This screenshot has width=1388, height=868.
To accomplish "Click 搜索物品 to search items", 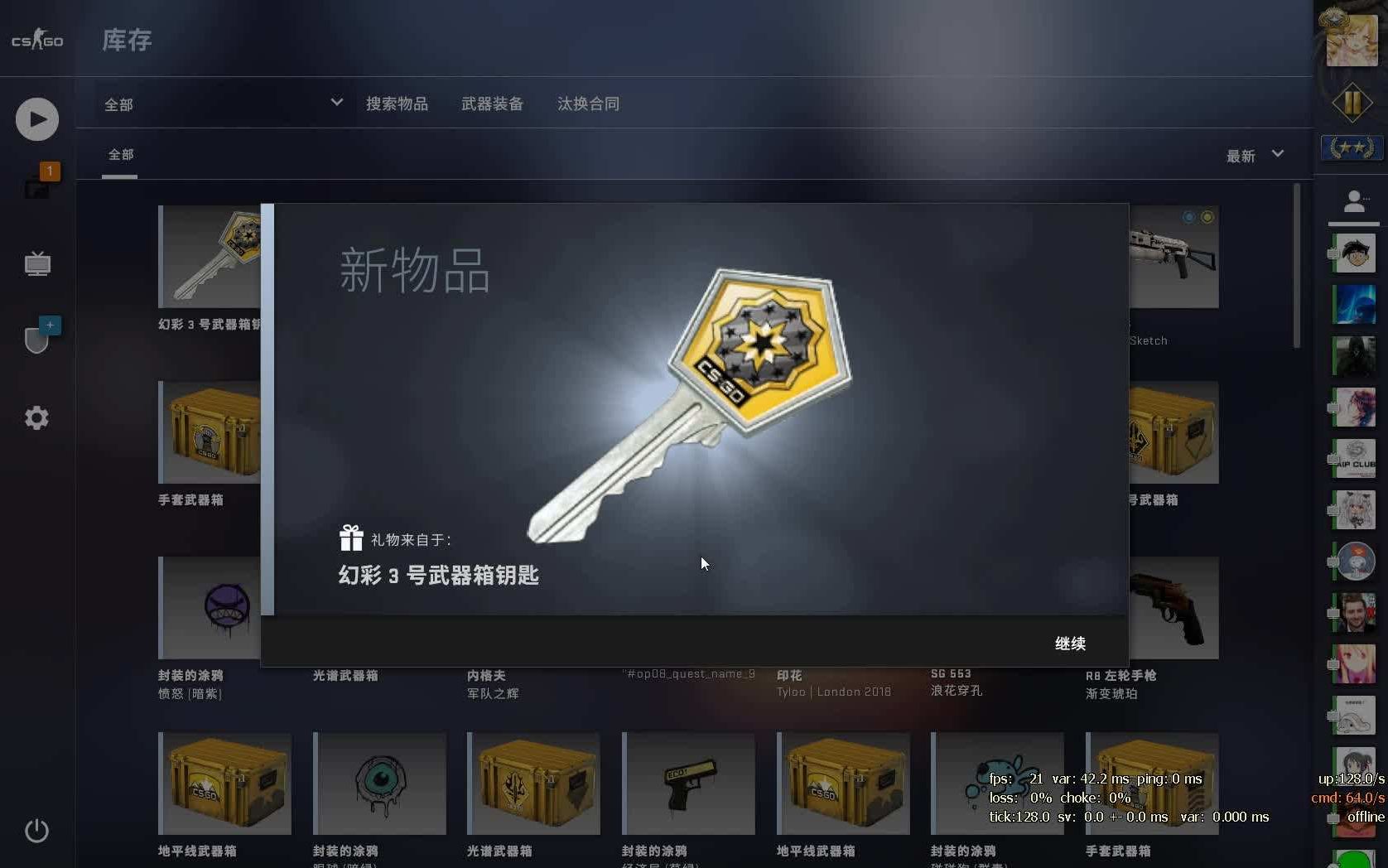I will [398, 103].
